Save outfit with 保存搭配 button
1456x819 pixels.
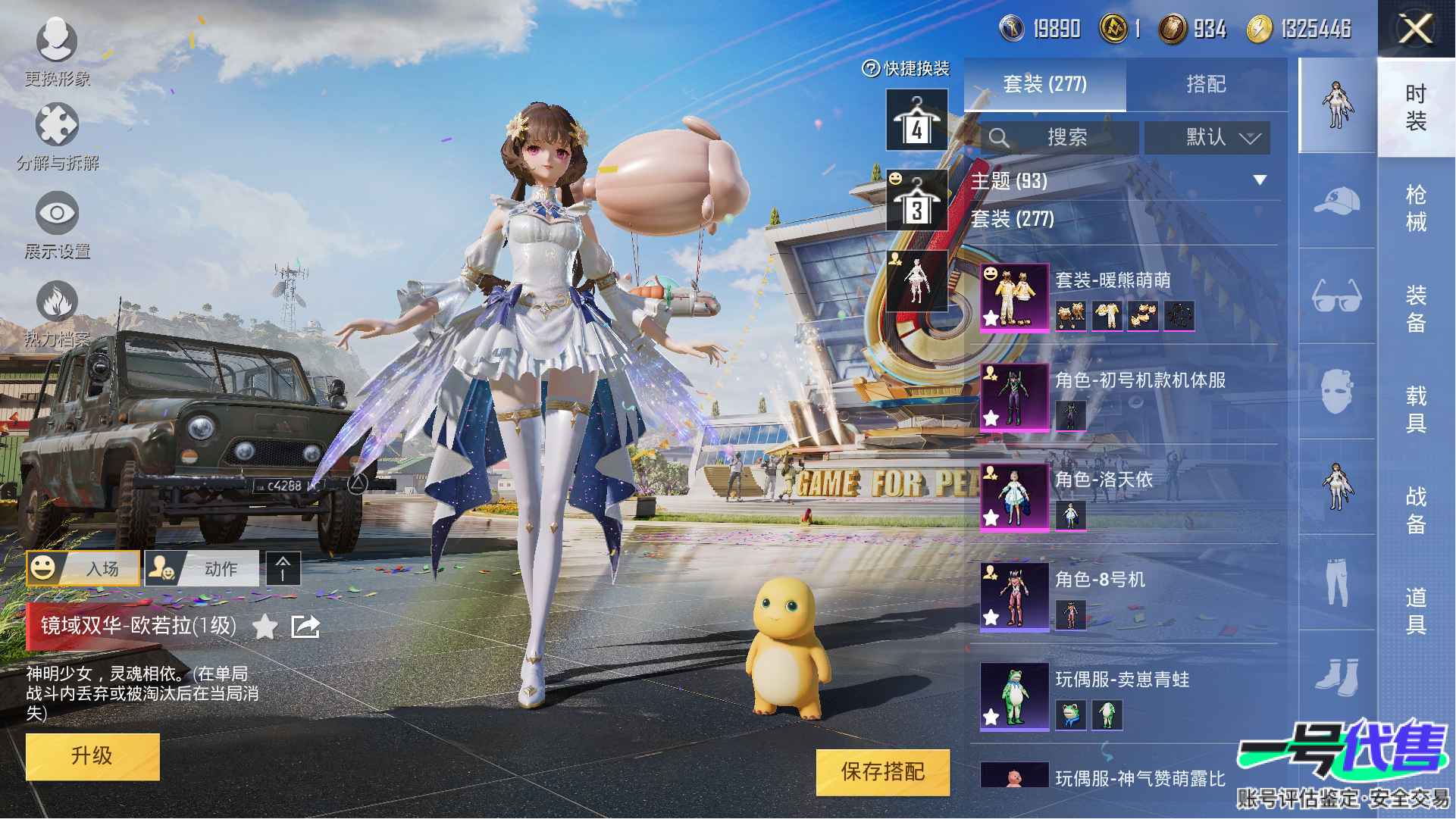882,772
